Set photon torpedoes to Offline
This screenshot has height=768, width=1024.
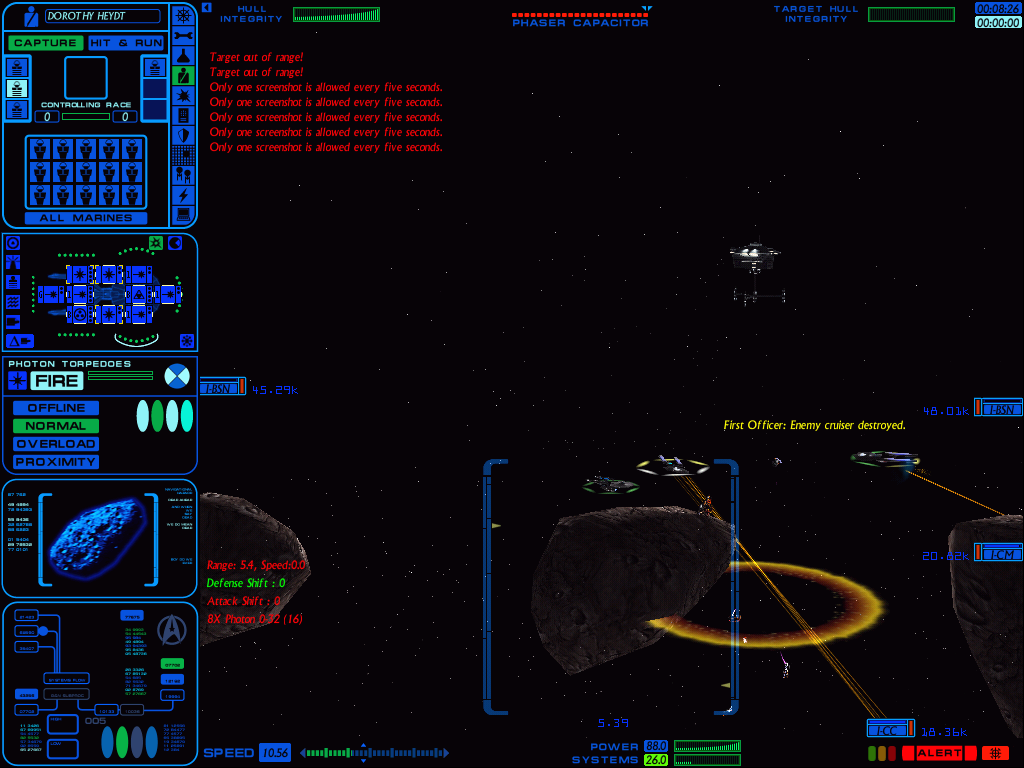[56, 408]
